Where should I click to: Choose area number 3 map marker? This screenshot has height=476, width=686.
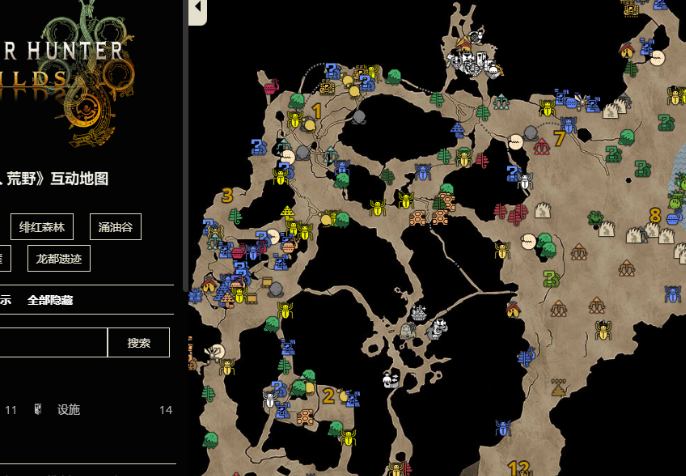tap(227, 195)
